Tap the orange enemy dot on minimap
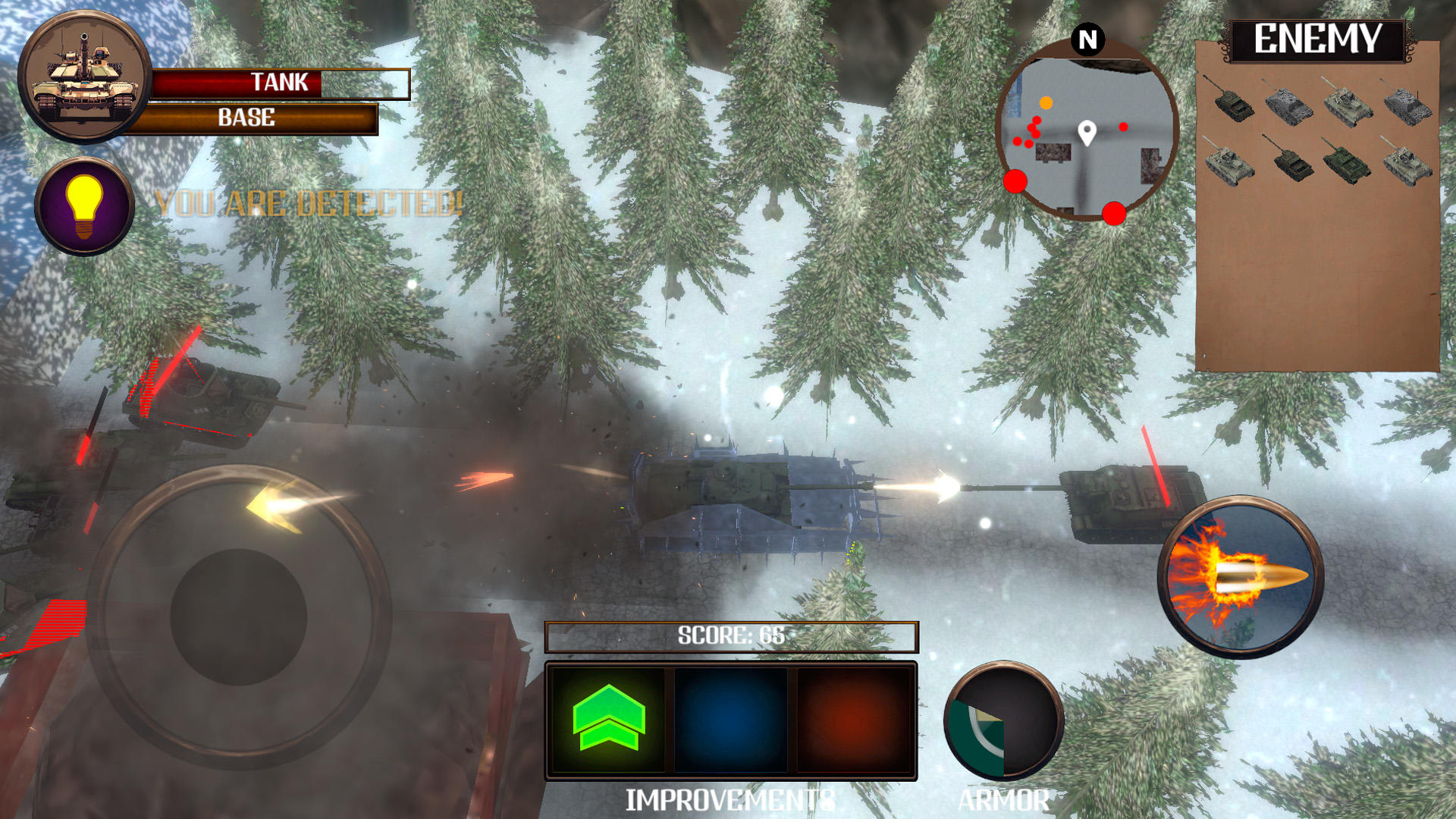Viewport: 1456px width, 819px height. pos(1046,104)
